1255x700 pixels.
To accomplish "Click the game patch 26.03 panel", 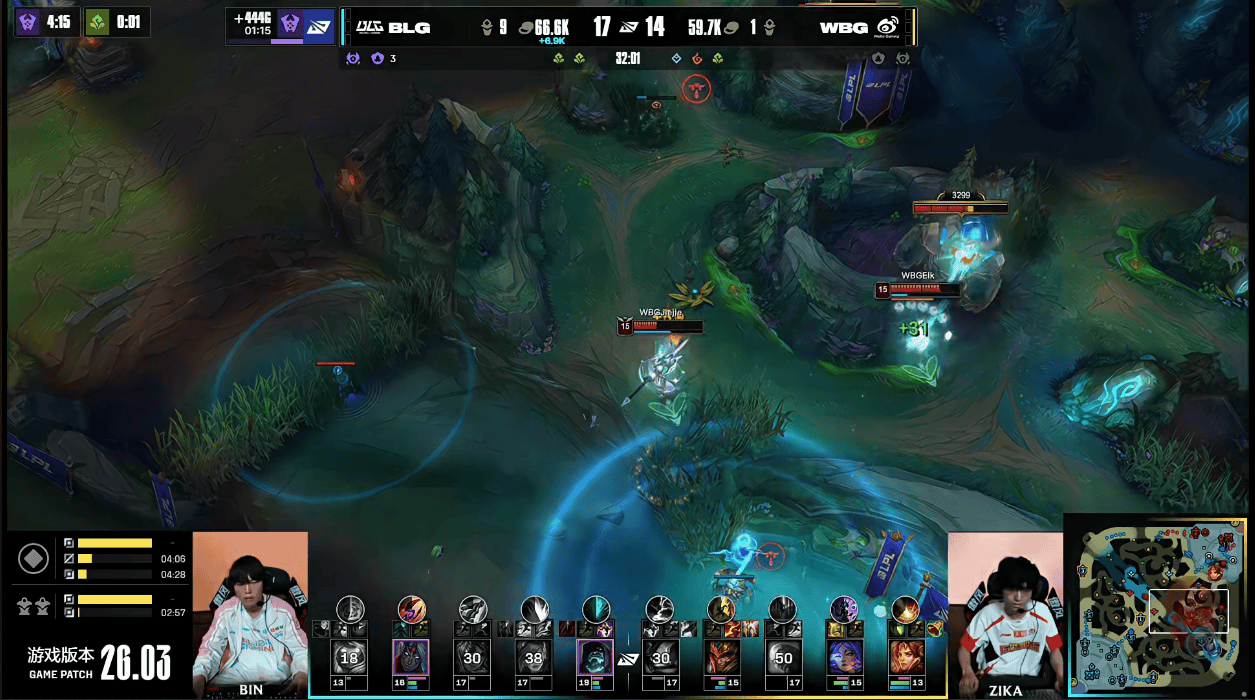I will point(100,661).
